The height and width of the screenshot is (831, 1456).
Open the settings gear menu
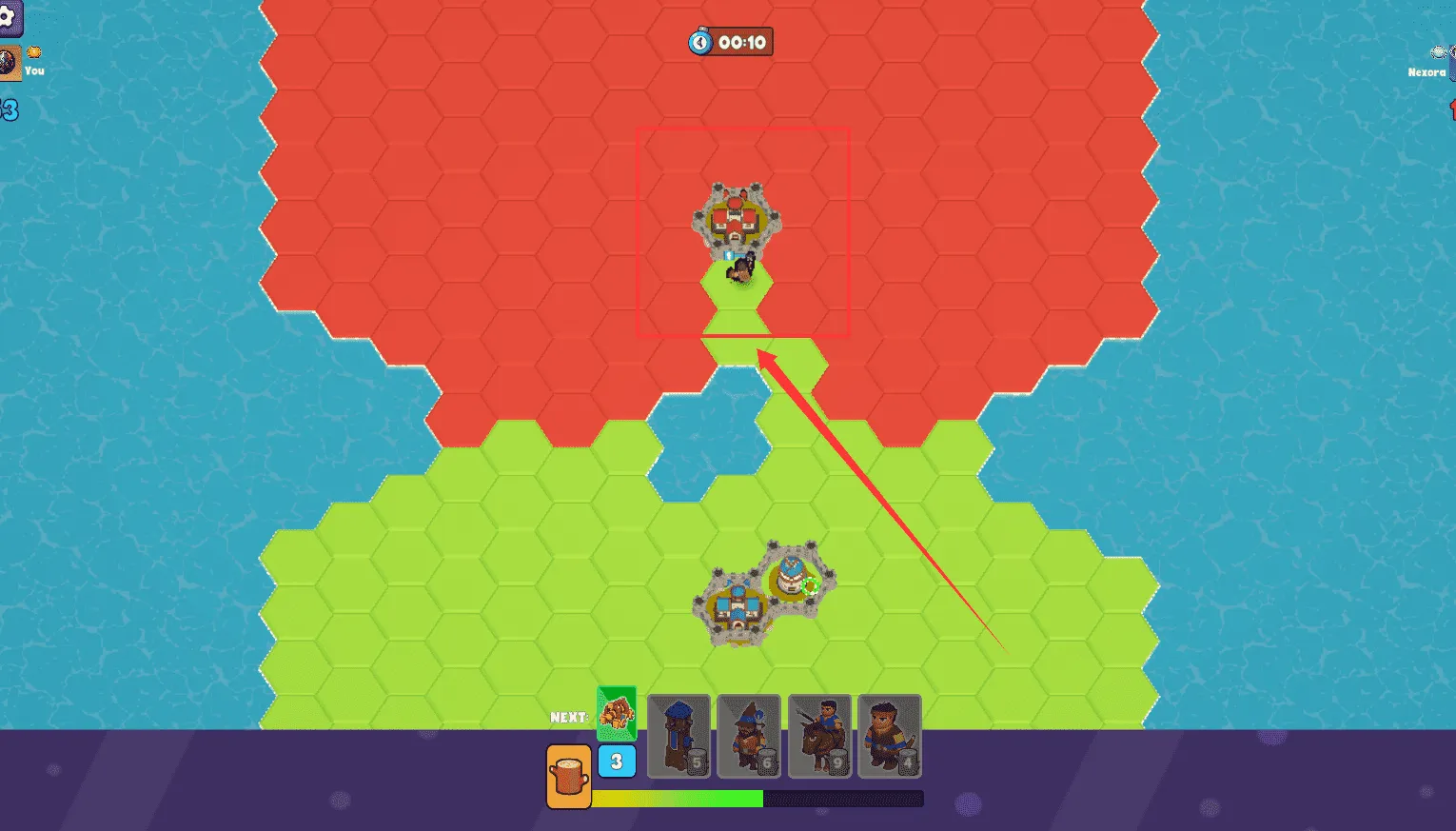pos(8,17)
